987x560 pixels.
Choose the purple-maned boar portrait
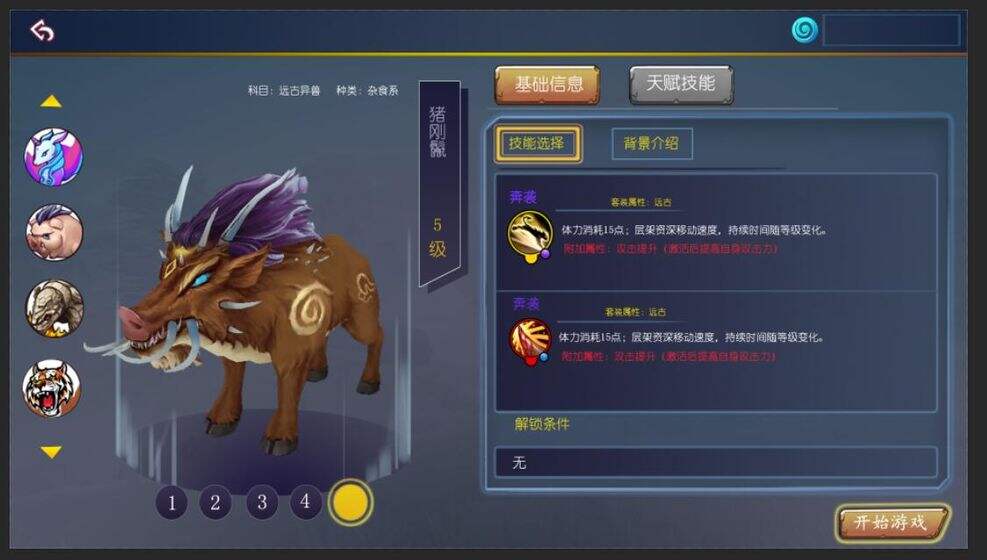point(53,232)
